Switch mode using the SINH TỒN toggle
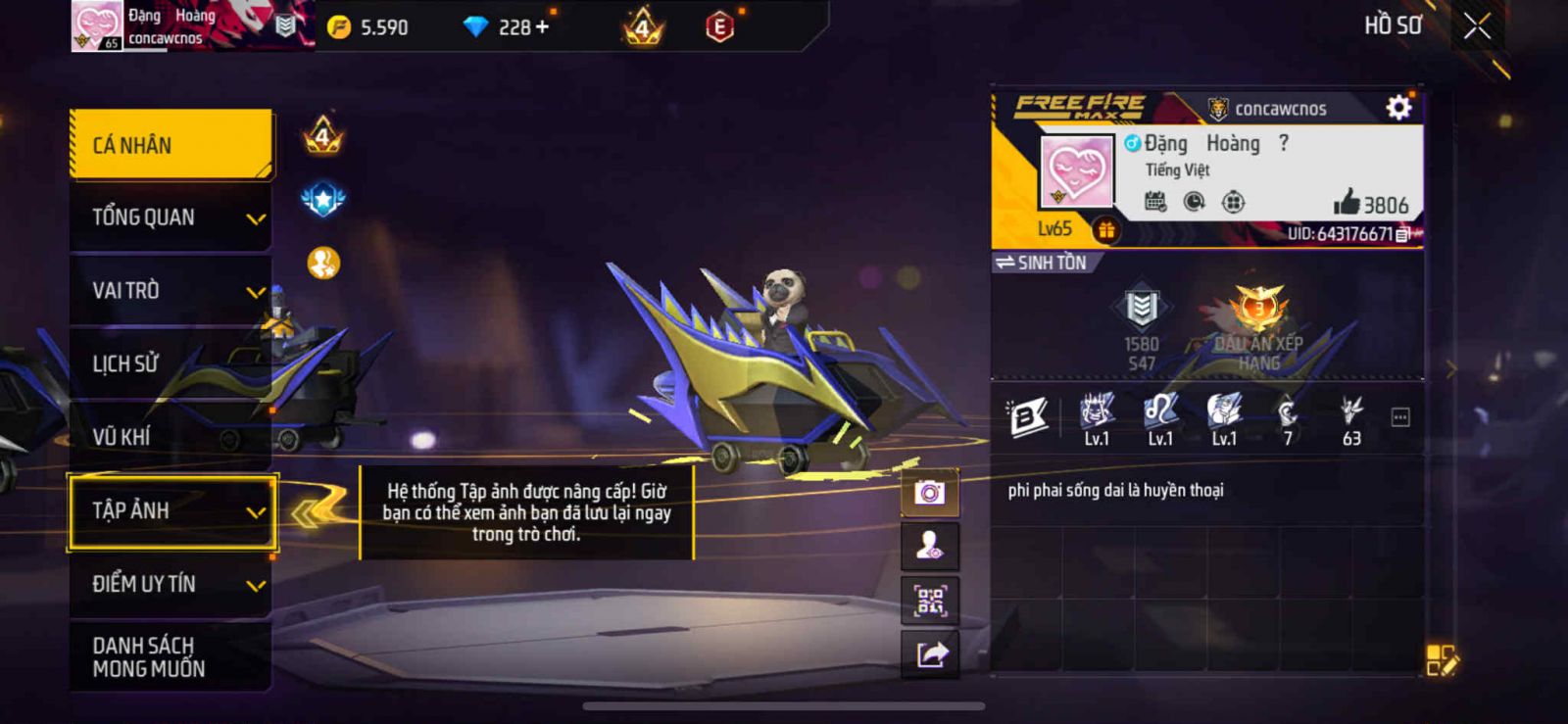Image resolution: width=1568 pixels, height=724 pixels. coord(1041,263)
